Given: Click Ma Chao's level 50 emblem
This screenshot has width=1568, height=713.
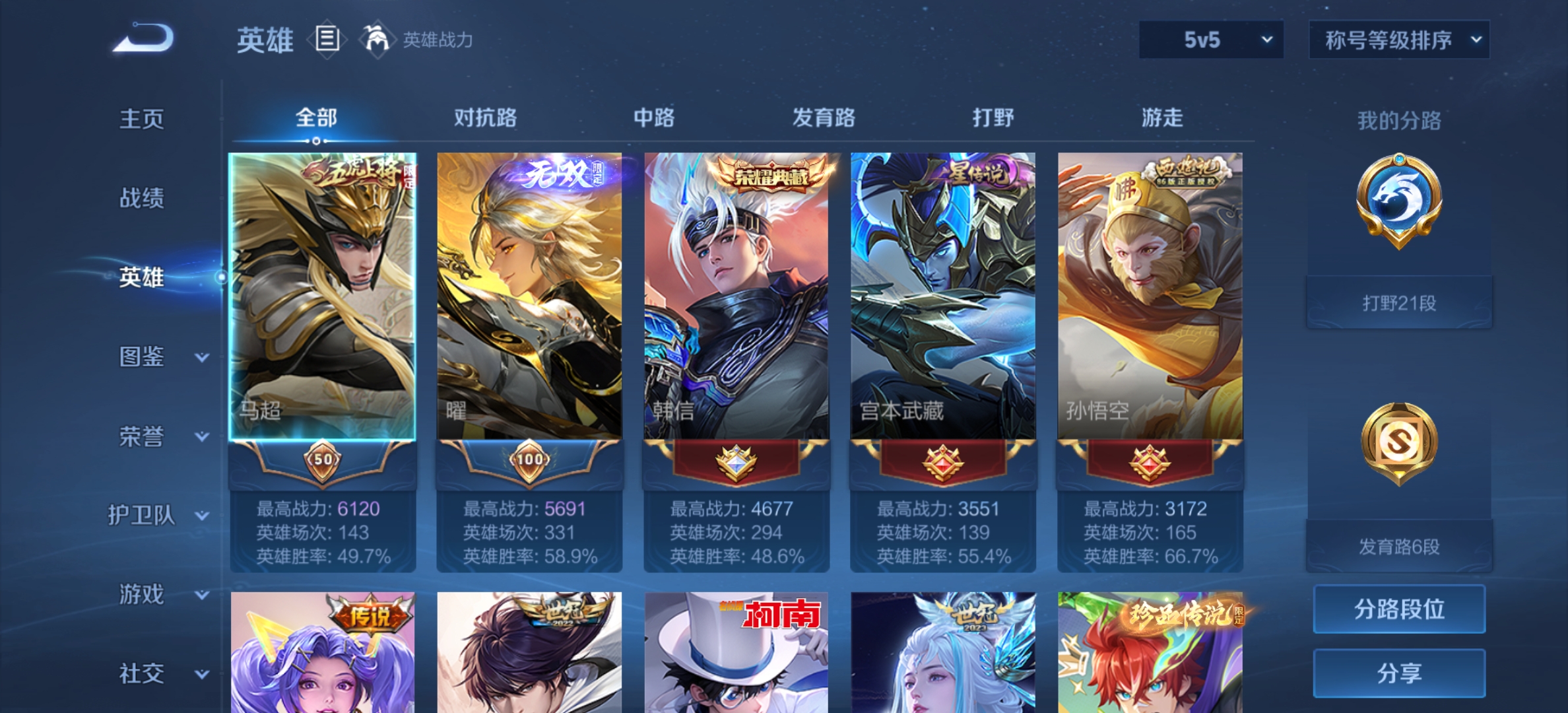Looking at the screenshot, I should click(321, 464).
